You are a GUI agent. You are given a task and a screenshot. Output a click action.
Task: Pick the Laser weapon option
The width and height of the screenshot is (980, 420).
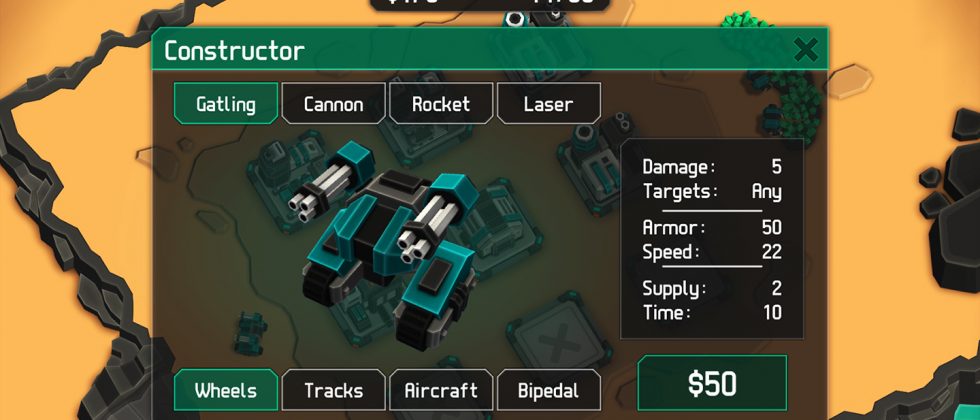click(548, 104)
